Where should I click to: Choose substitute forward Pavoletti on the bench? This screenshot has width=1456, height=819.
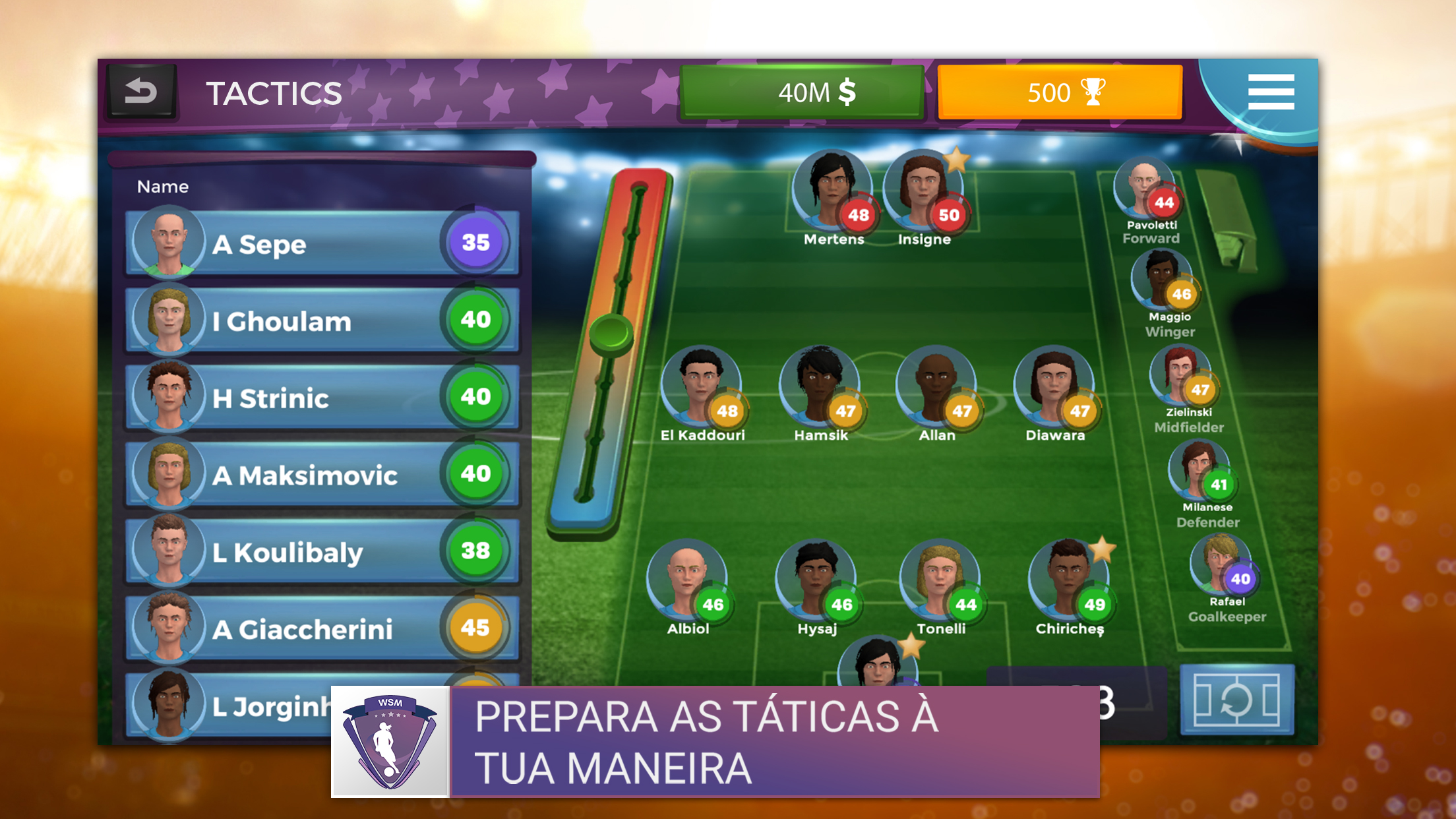(1146, 191)
